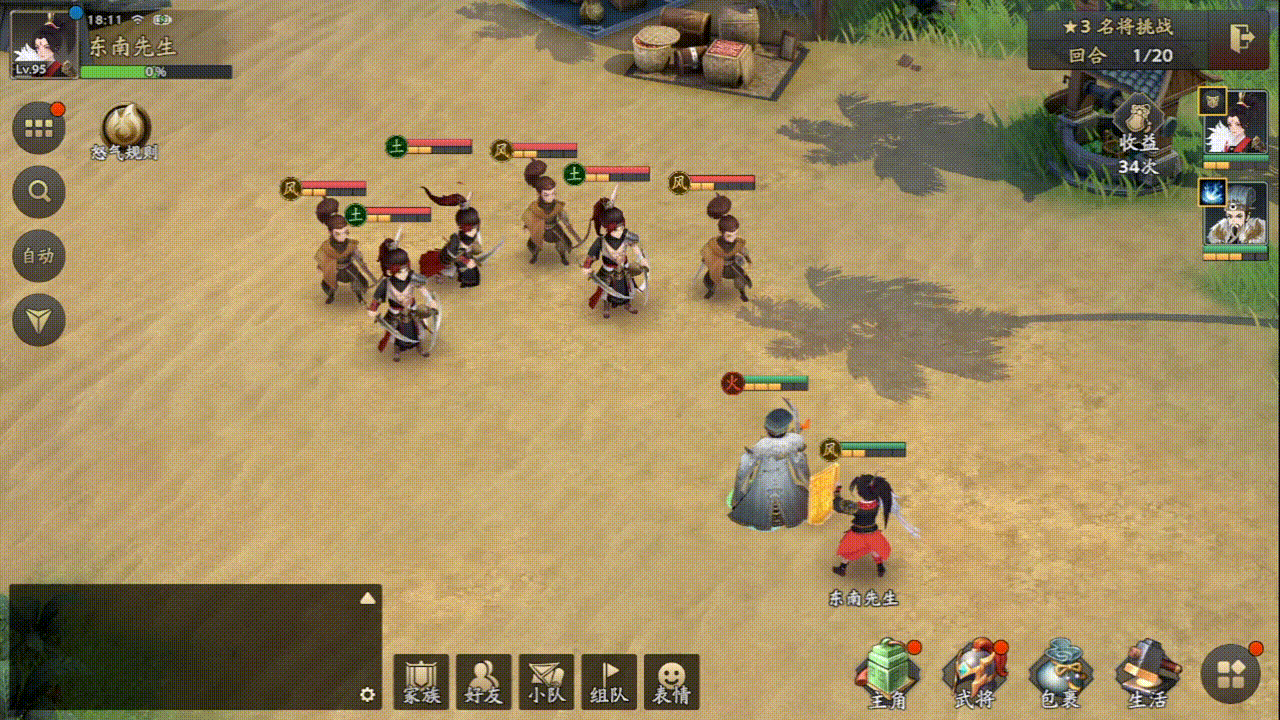Open the 表情 emote picker
The height and width of the screenshot is (720, 1280).
[x=671, y=682]
